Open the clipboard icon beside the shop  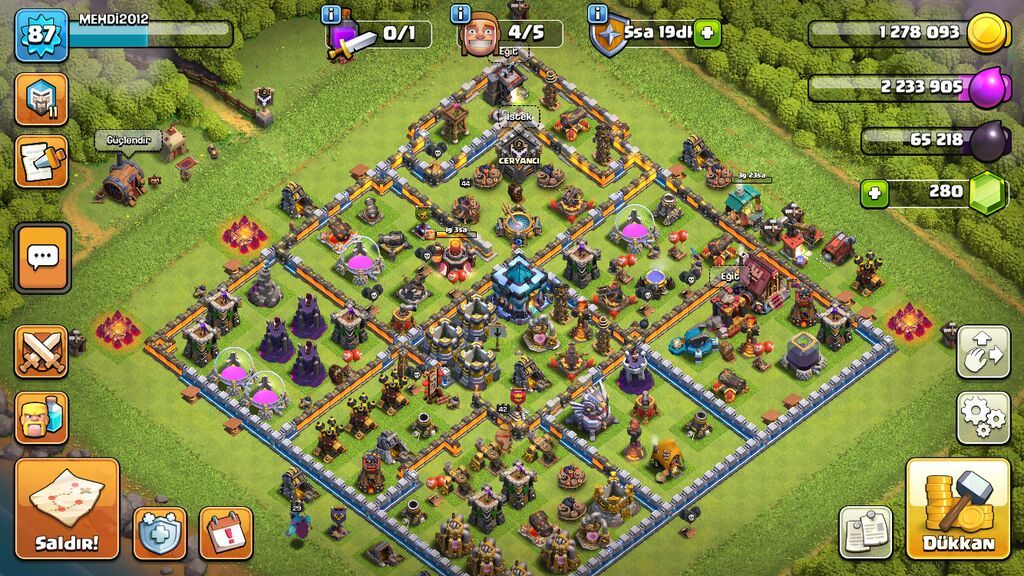click(x=865, y=531)
